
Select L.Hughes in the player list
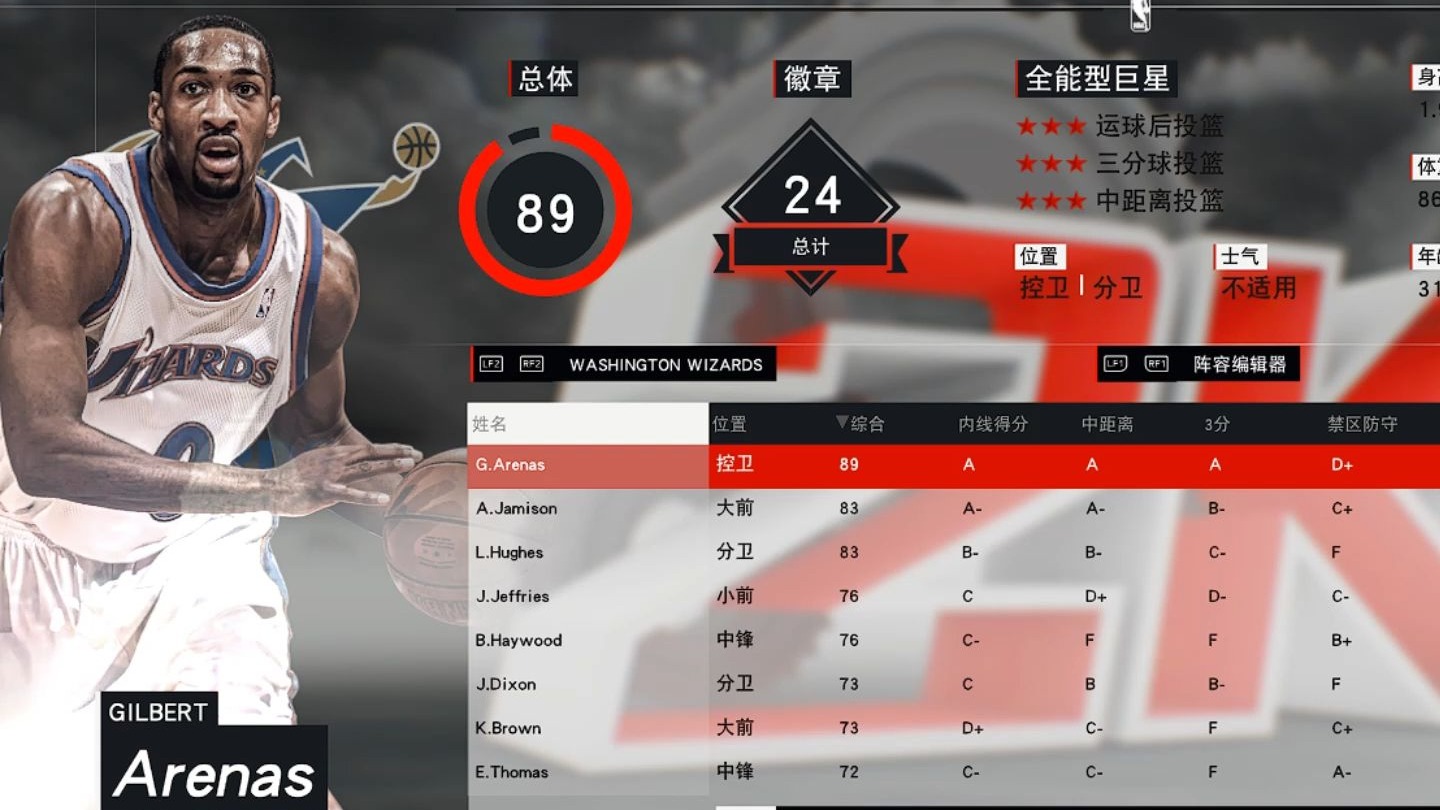coord(509,553)
